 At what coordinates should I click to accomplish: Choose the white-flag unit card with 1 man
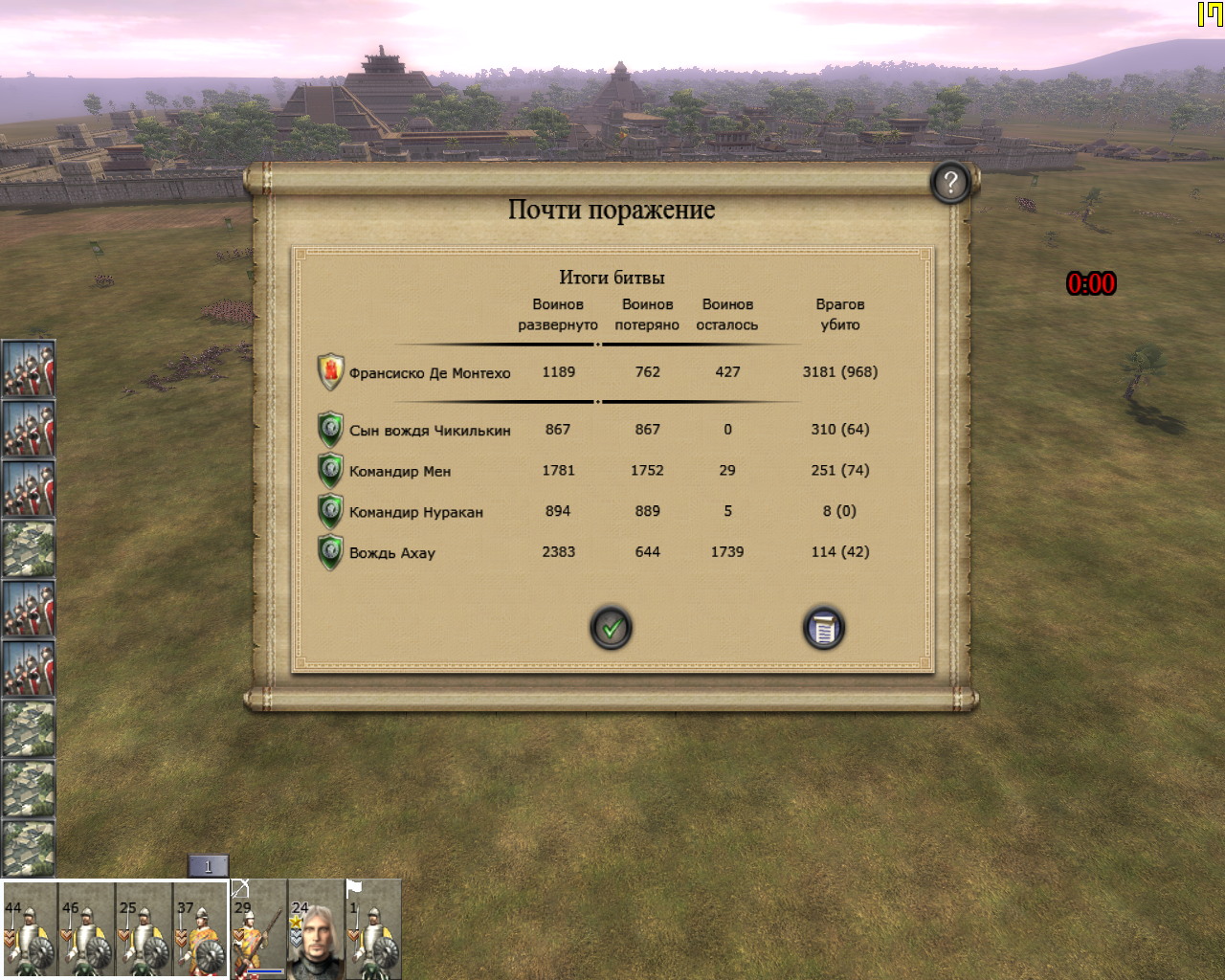point(373,929)
